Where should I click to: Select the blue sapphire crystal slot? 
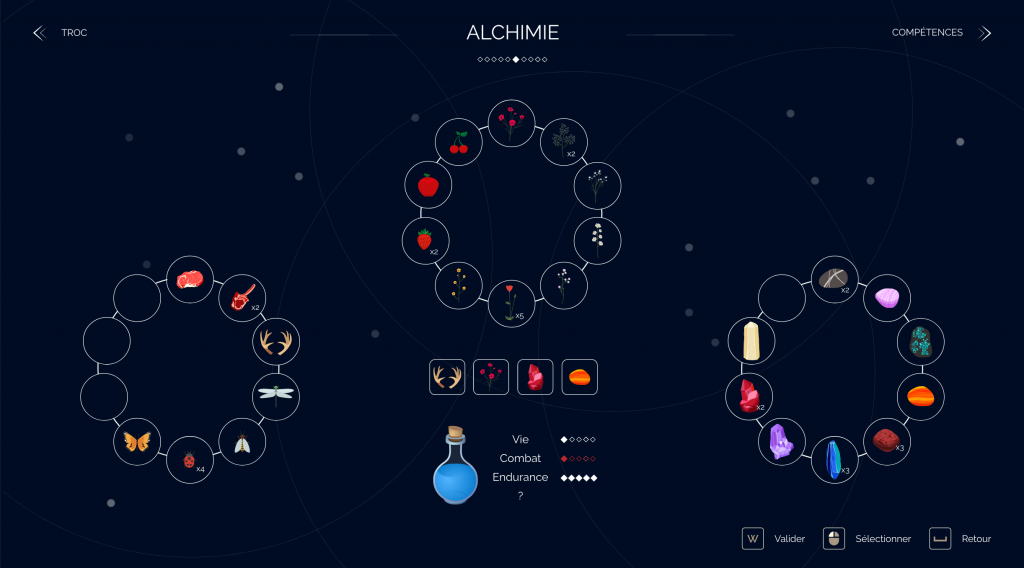833,459
